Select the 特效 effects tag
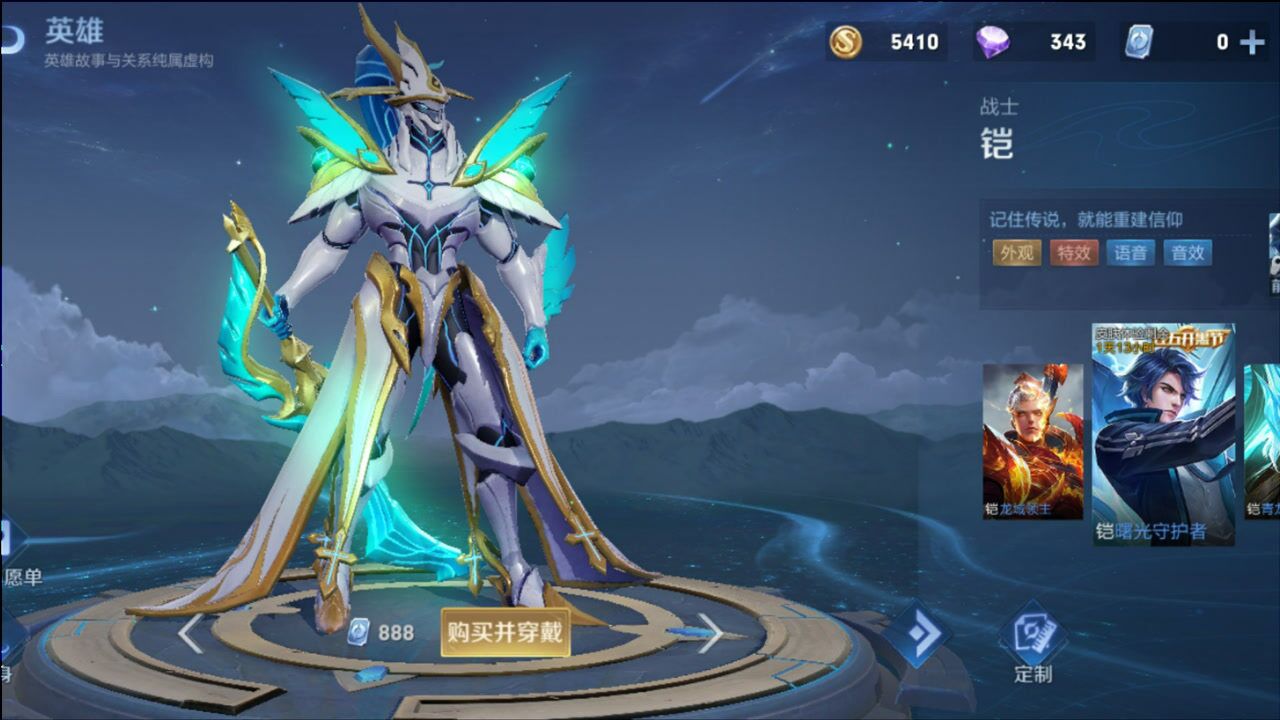1280x720 pixels. coord(1073,253)
